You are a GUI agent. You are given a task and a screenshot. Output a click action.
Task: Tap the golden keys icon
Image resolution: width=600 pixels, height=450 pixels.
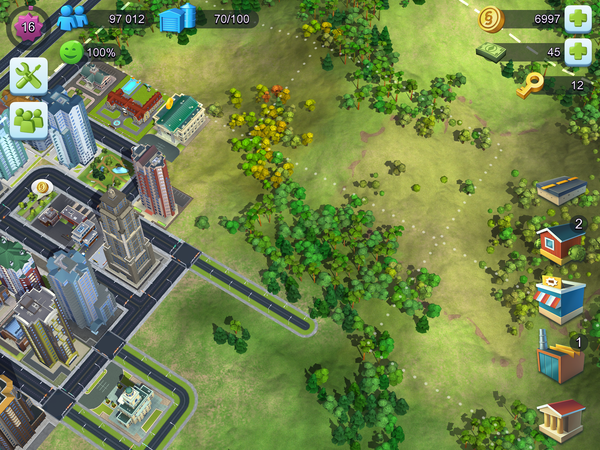pyautogui.click(x=530, y=86)
